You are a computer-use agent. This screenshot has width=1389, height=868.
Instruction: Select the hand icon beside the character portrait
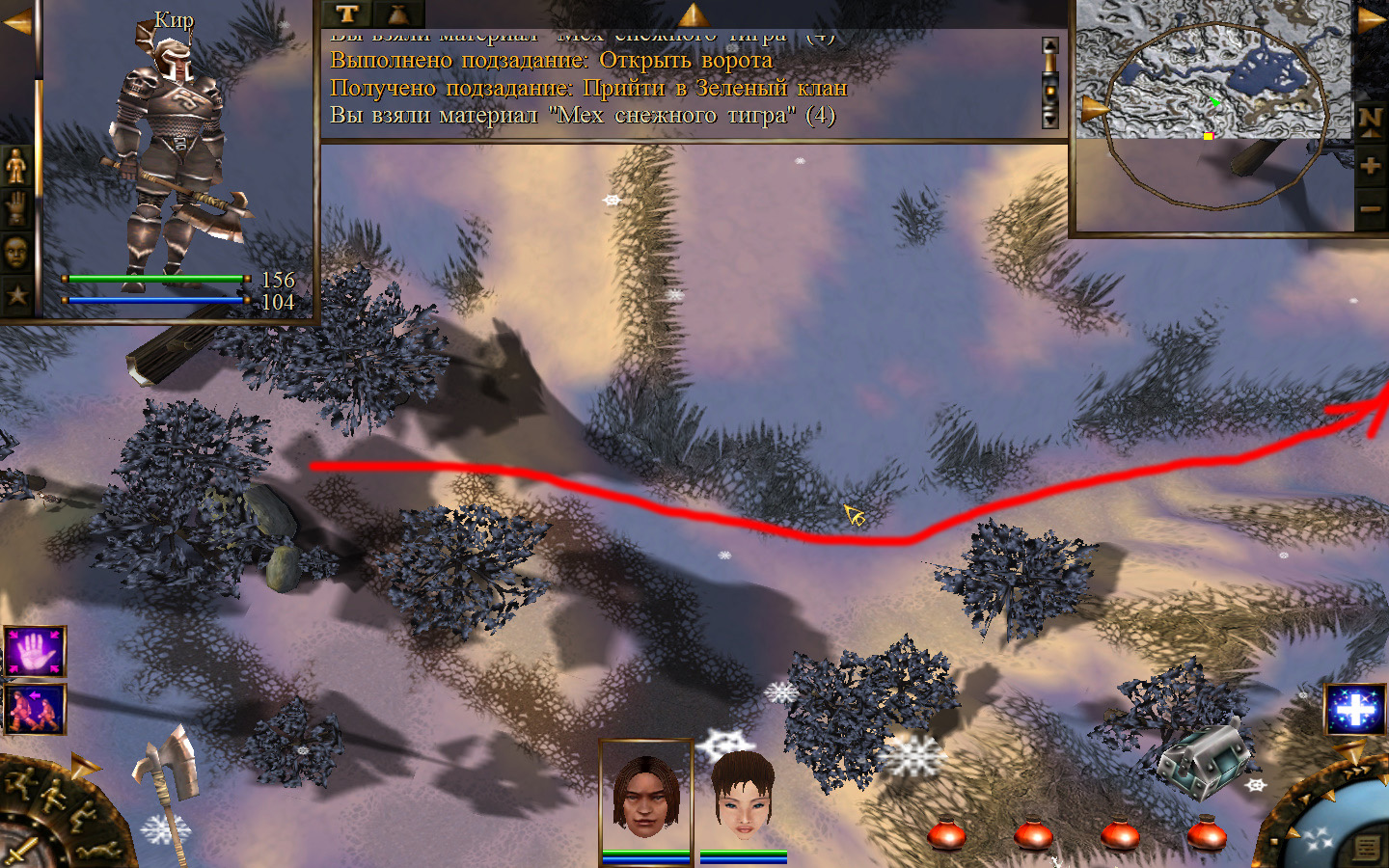pos(16,208)
